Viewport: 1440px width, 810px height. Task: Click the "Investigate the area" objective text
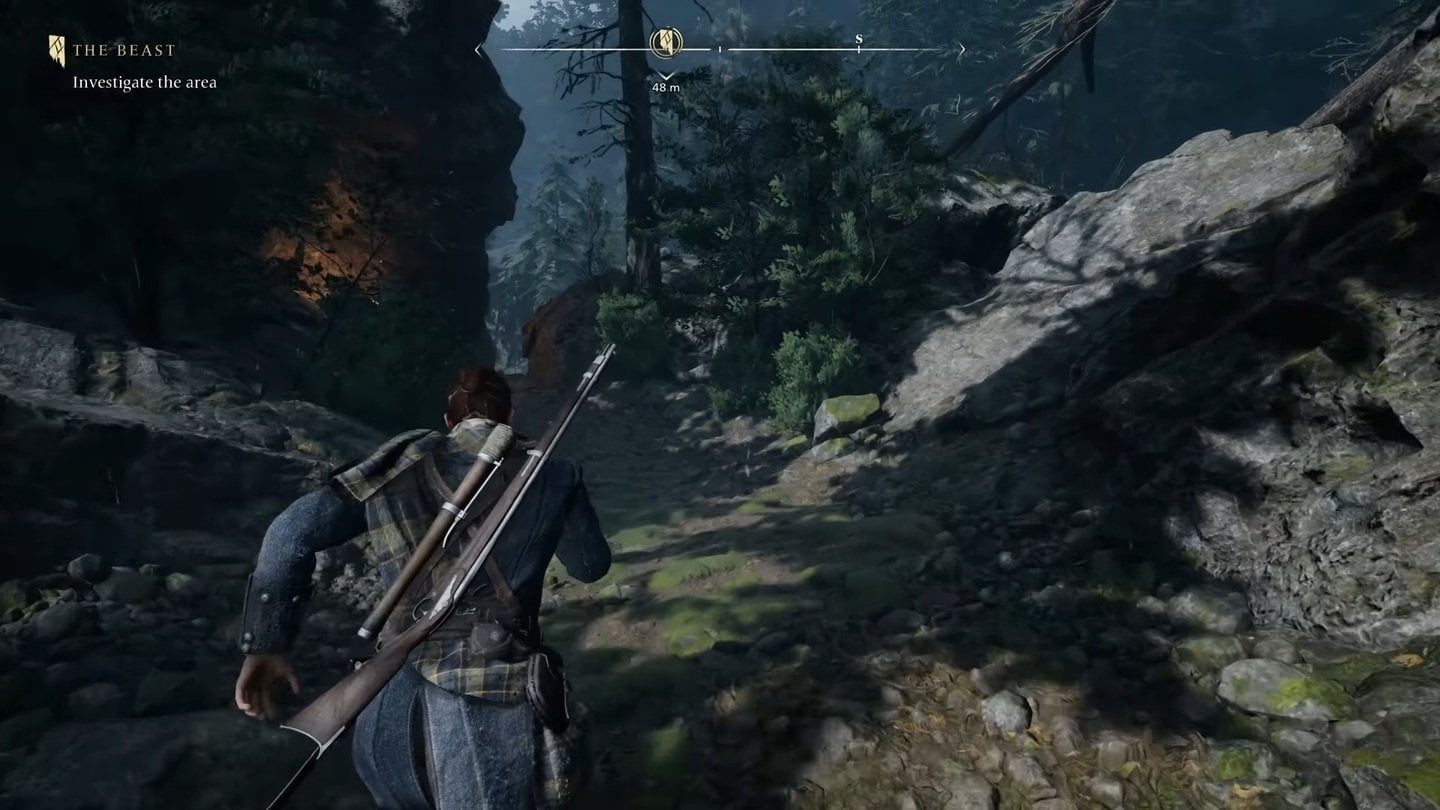pyautogui.click(x=144, y=83)
